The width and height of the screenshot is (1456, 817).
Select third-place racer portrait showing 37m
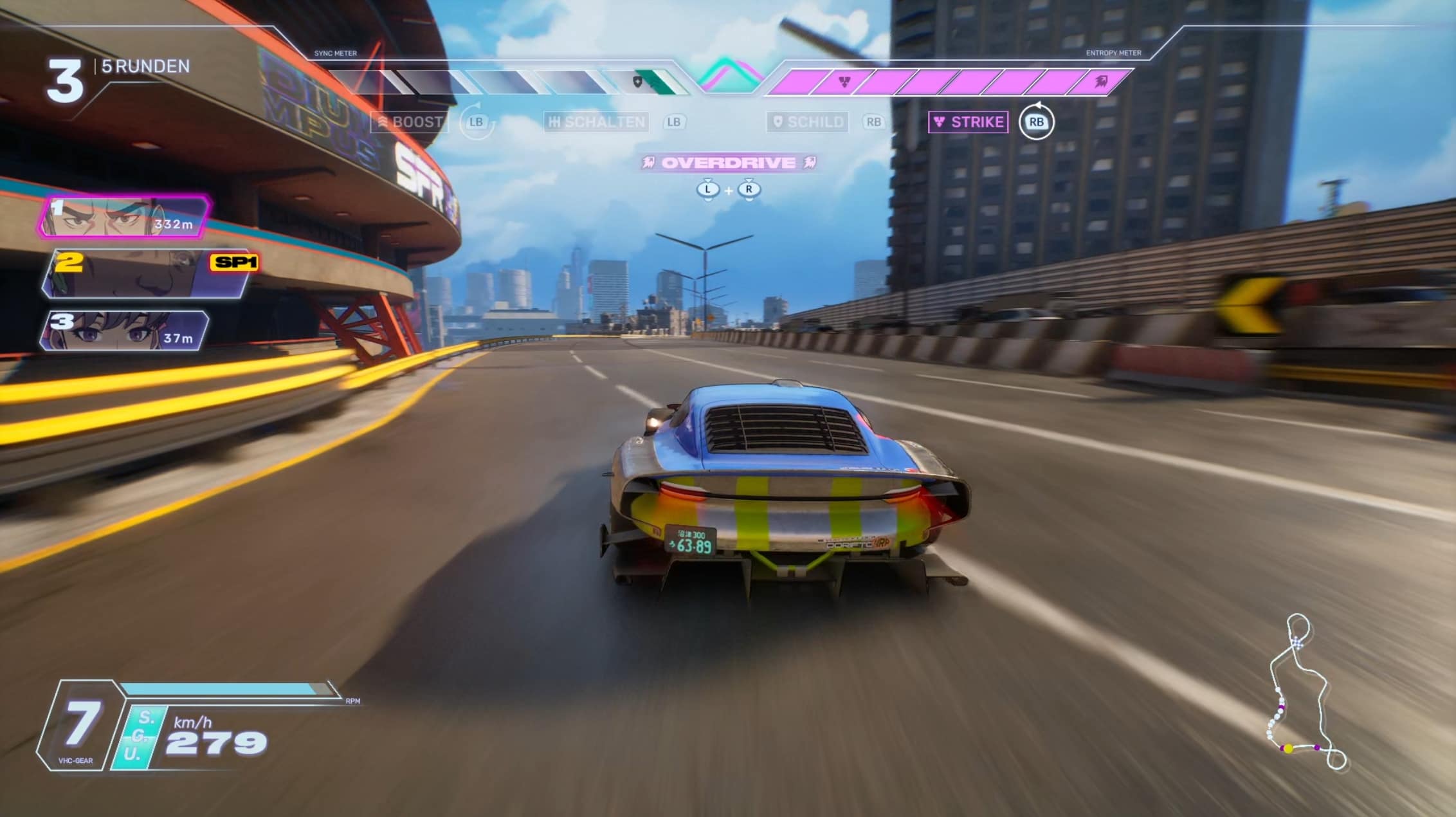pyautogui.click(x=125, y=330)
